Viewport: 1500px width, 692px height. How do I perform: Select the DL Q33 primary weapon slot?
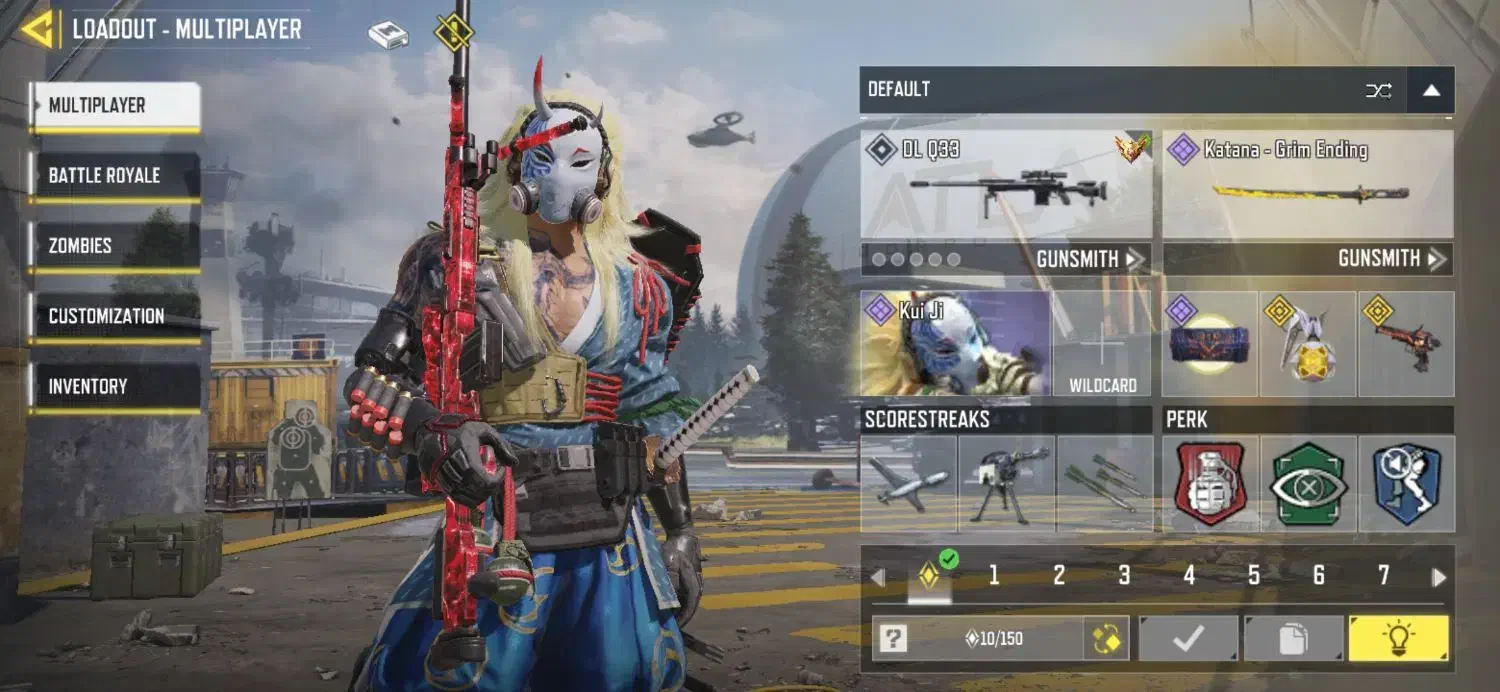[1006, 185]
